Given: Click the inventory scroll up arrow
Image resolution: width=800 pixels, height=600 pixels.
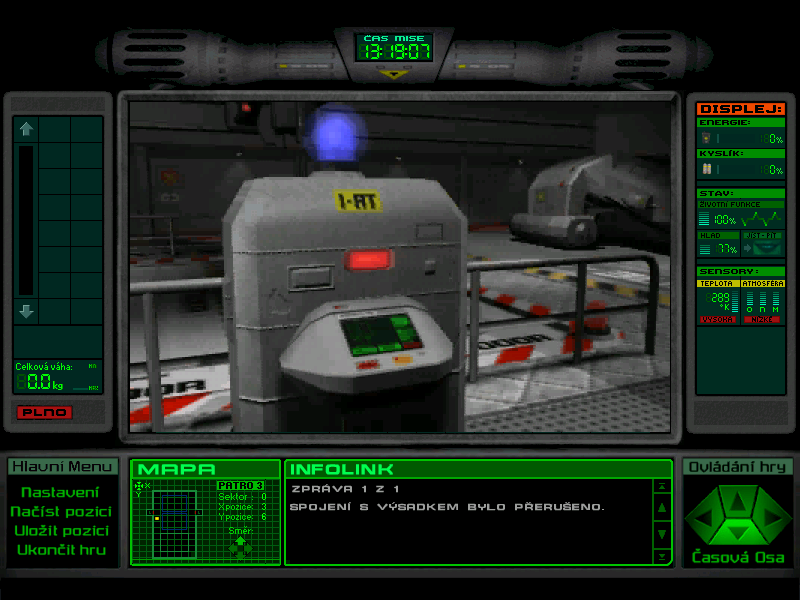Looking at the screenshot, I should pos(27,129).
